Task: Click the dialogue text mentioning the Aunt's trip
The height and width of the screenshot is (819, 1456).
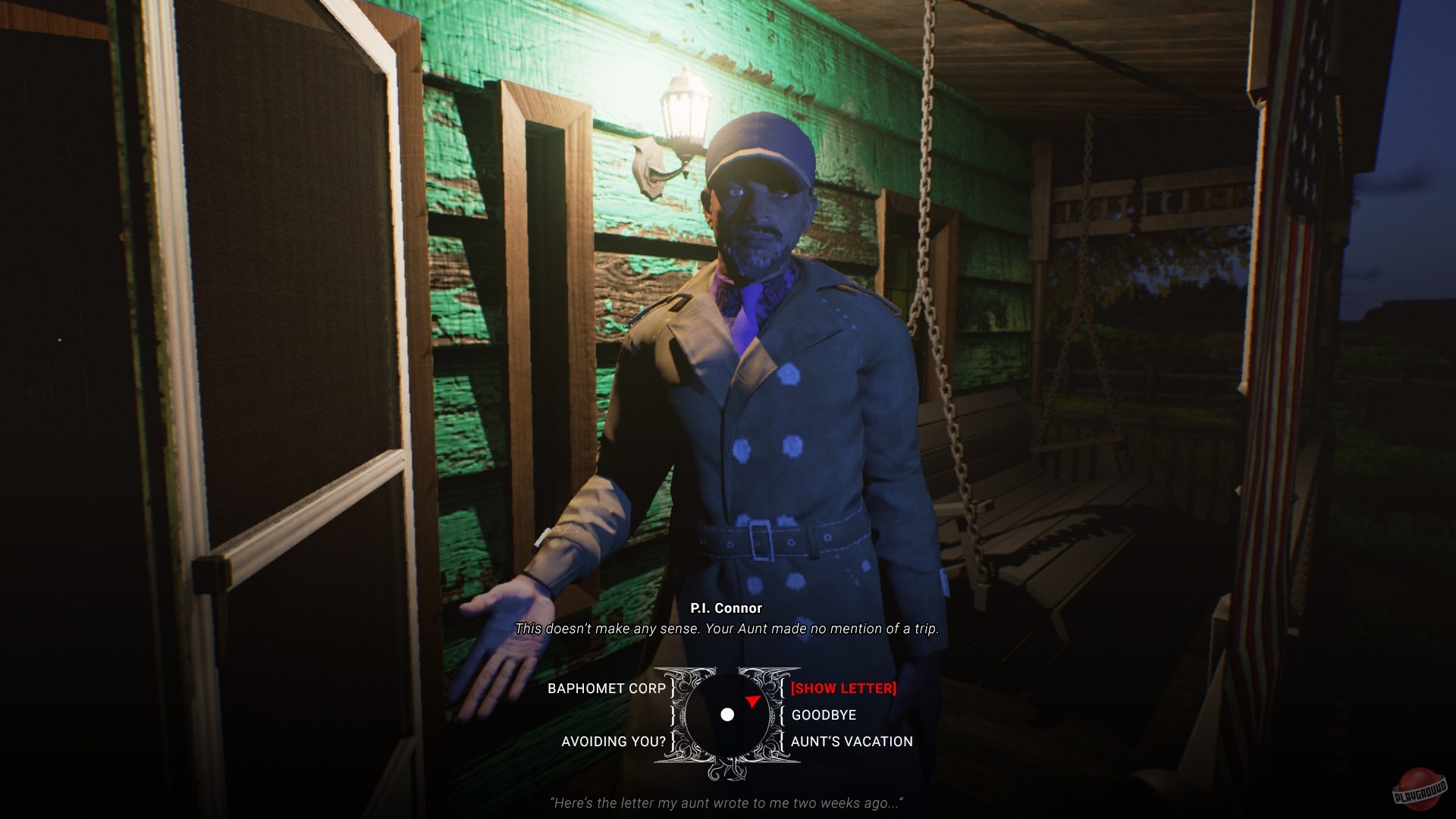Action: [726, 629]
